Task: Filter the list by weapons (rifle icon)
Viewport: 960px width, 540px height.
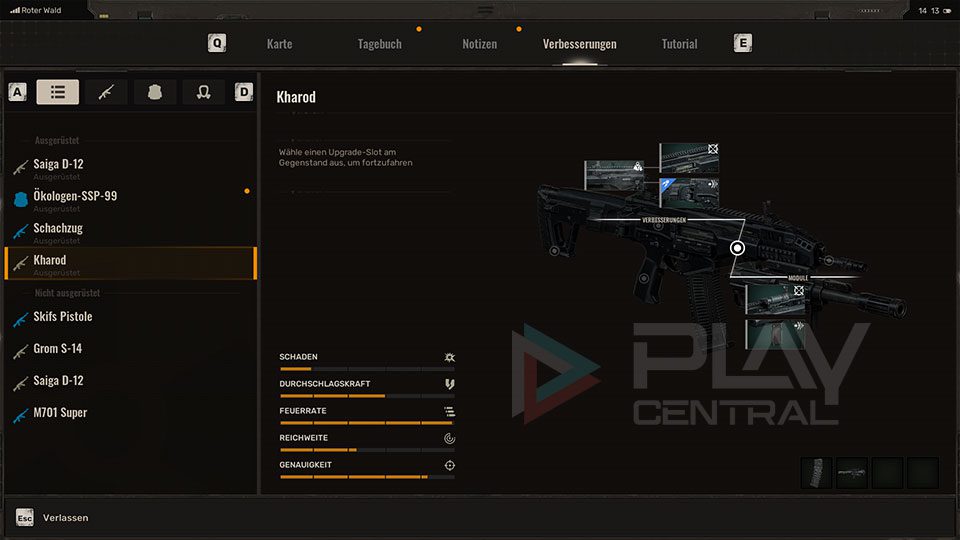Action: pyautogui.click(x=106, y=92)
